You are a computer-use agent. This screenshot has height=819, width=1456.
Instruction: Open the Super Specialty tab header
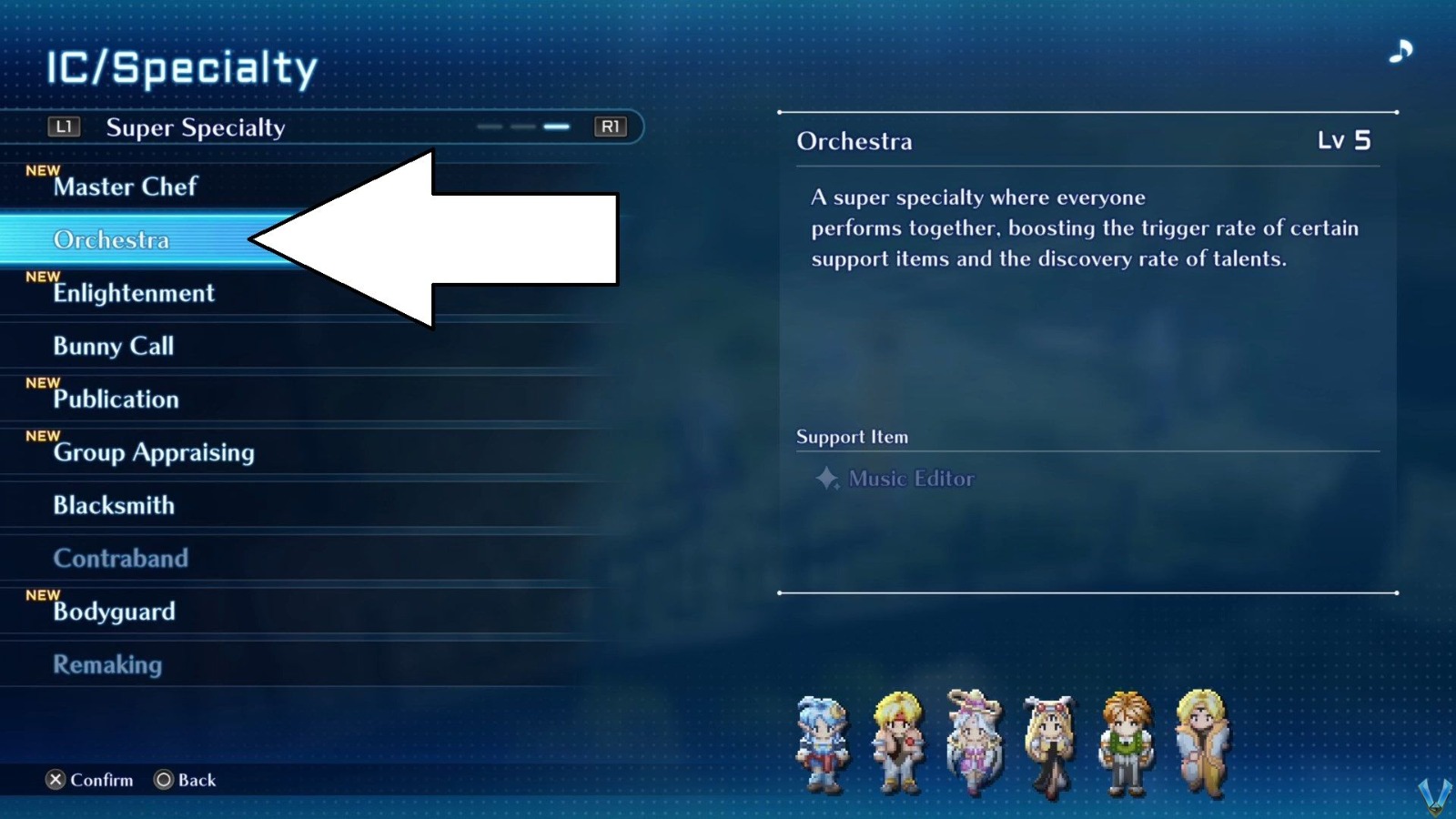click(195, 127)
